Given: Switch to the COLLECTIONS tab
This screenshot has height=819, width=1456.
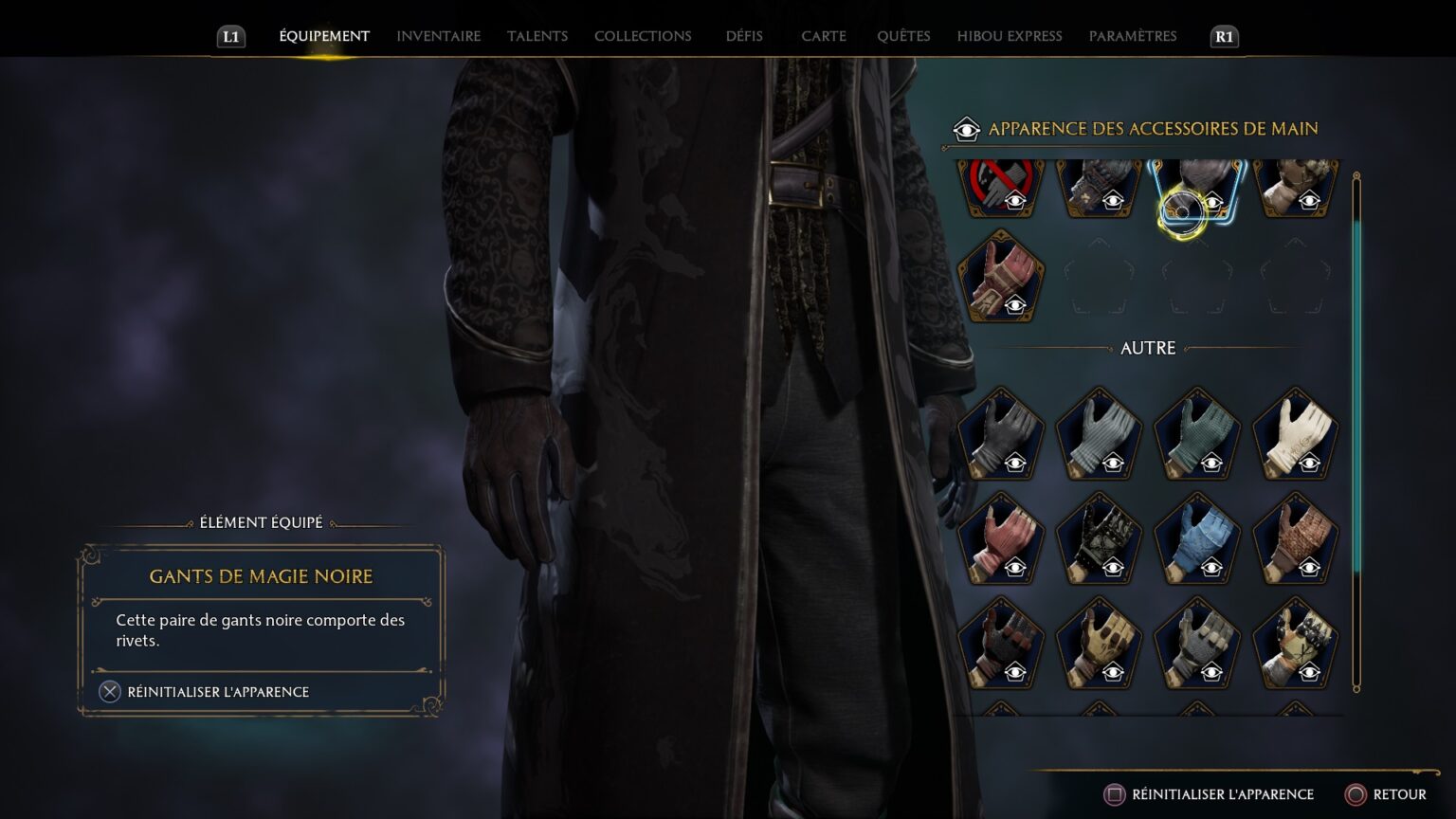Looking at the screenshot, I should [643, 36].
